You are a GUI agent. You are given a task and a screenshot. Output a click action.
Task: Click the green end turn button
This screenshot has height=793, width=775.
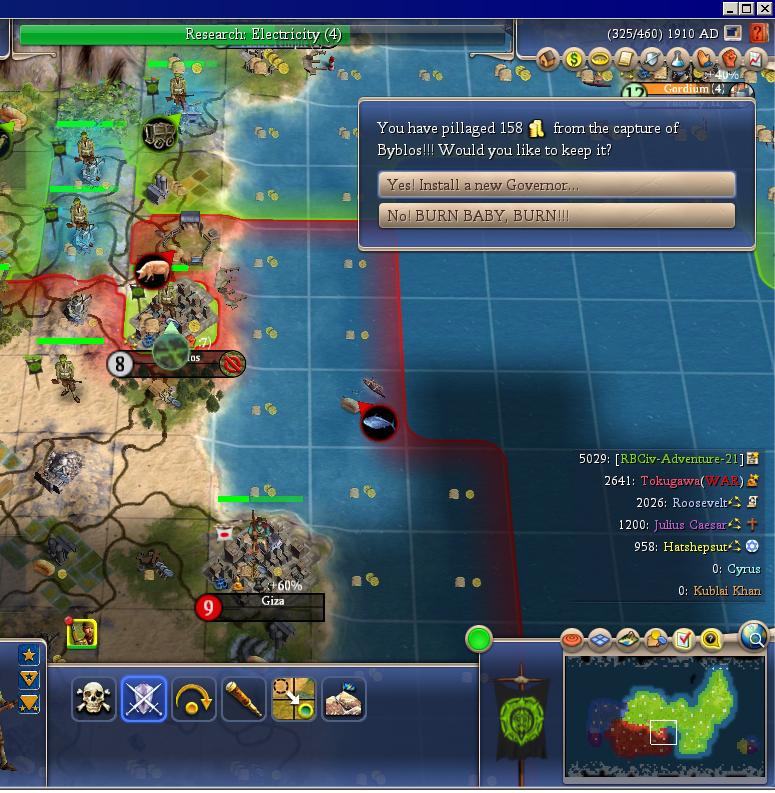(479, 639)
